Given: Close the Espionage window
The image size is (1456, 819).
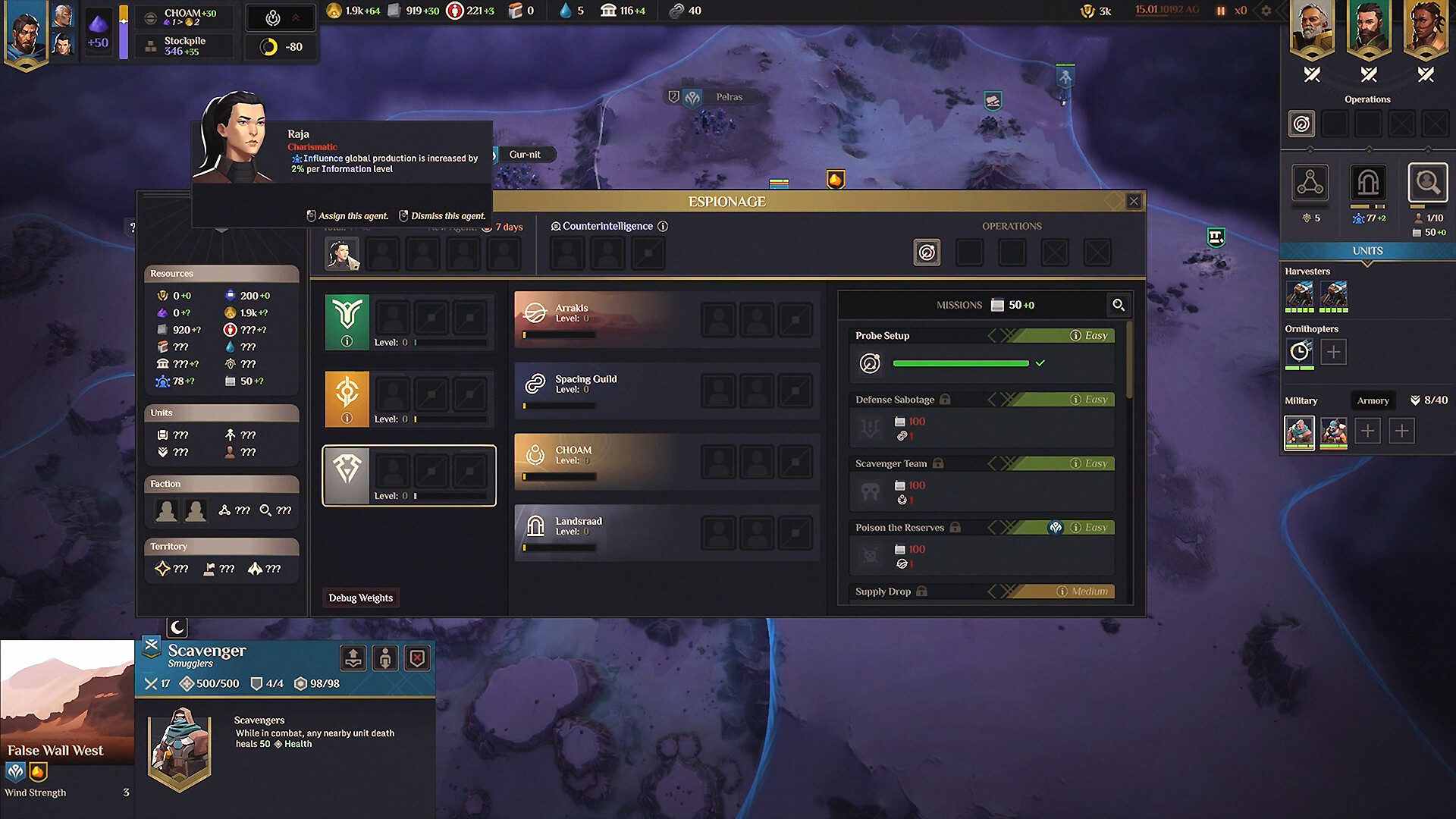Looking at the screenshot, I should [1134, 201].
